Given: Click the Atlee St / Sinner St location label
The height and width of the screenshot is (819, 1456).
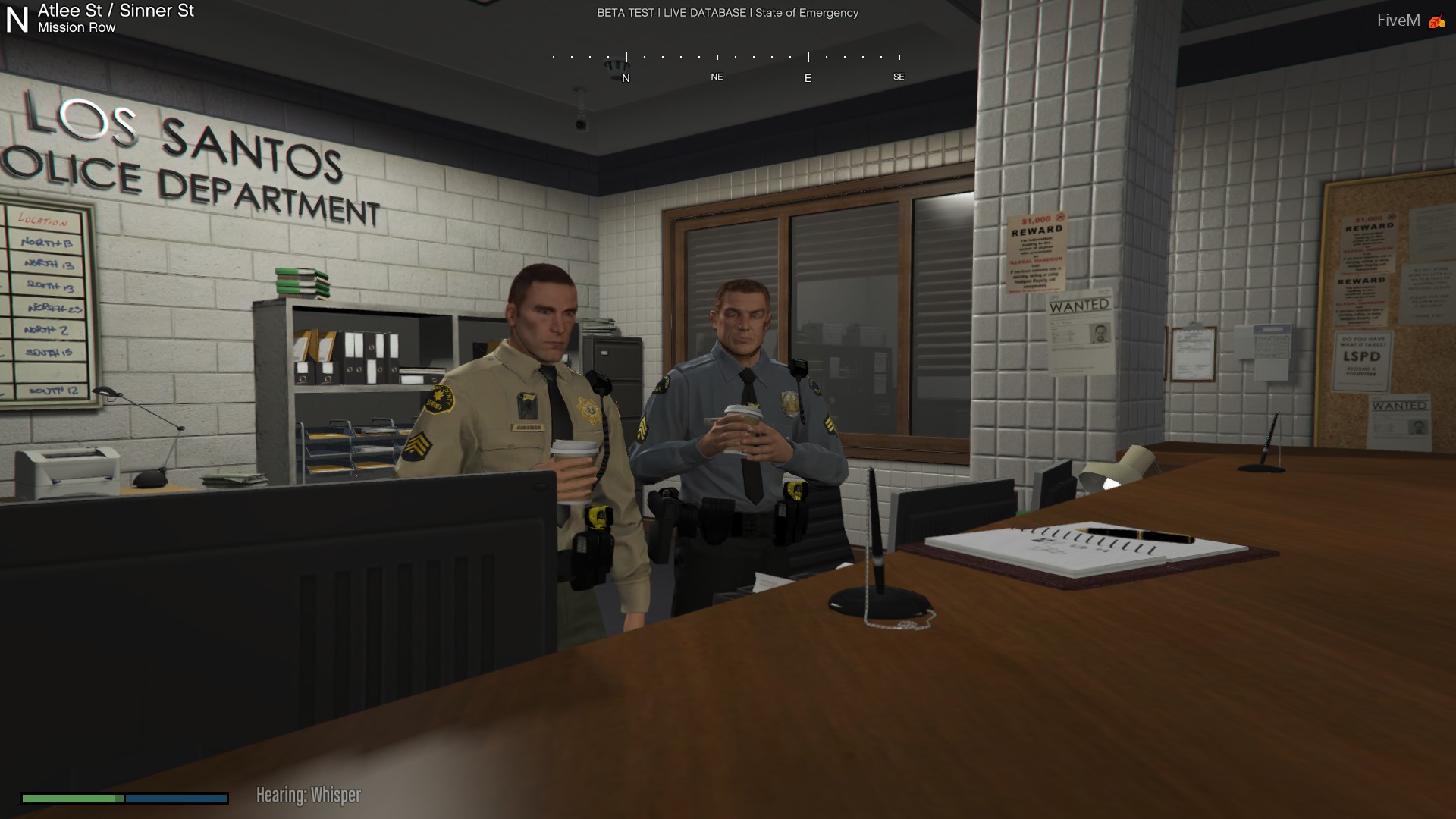Looking at the screenshot, I should pyautogui.click(x=116, y=11).
